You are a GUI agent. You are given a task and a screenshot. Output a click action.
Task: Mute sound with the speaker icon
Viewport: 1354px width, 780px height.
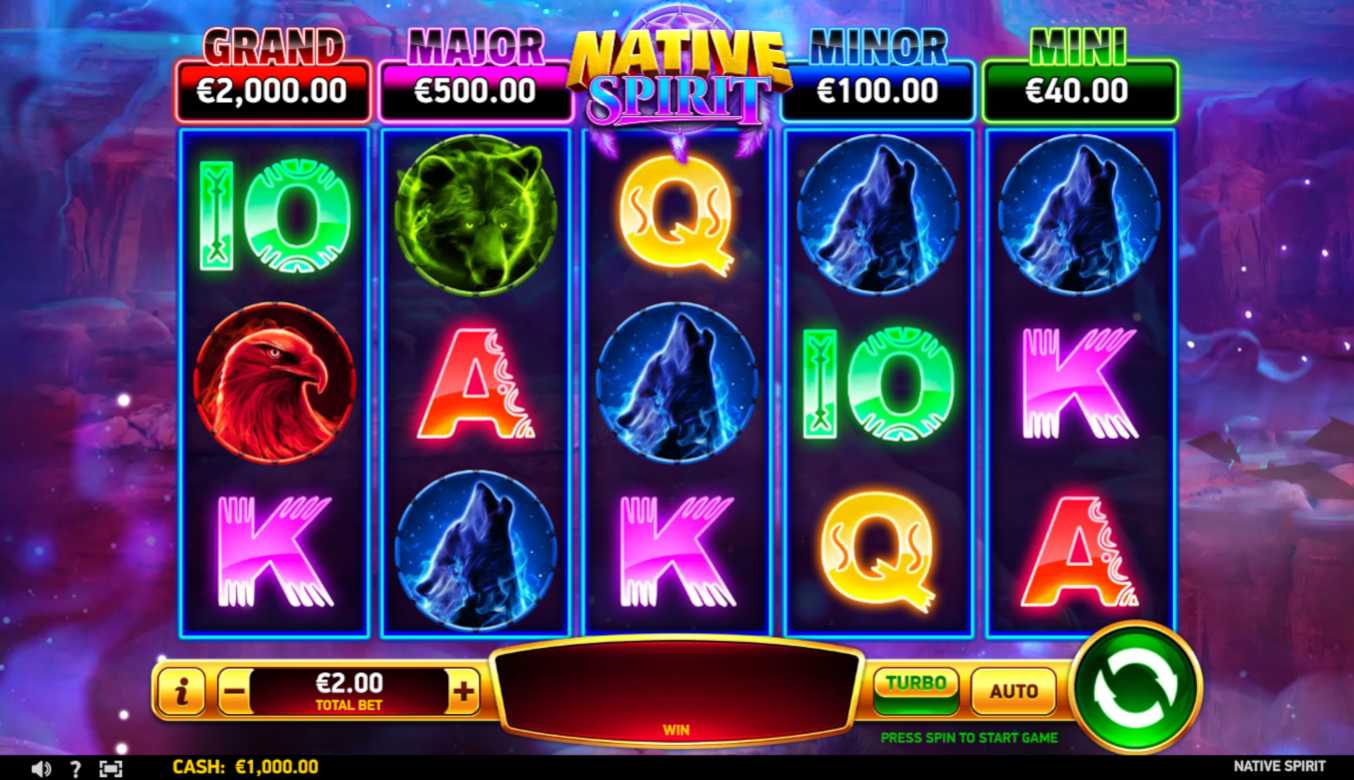click(41, 768)
